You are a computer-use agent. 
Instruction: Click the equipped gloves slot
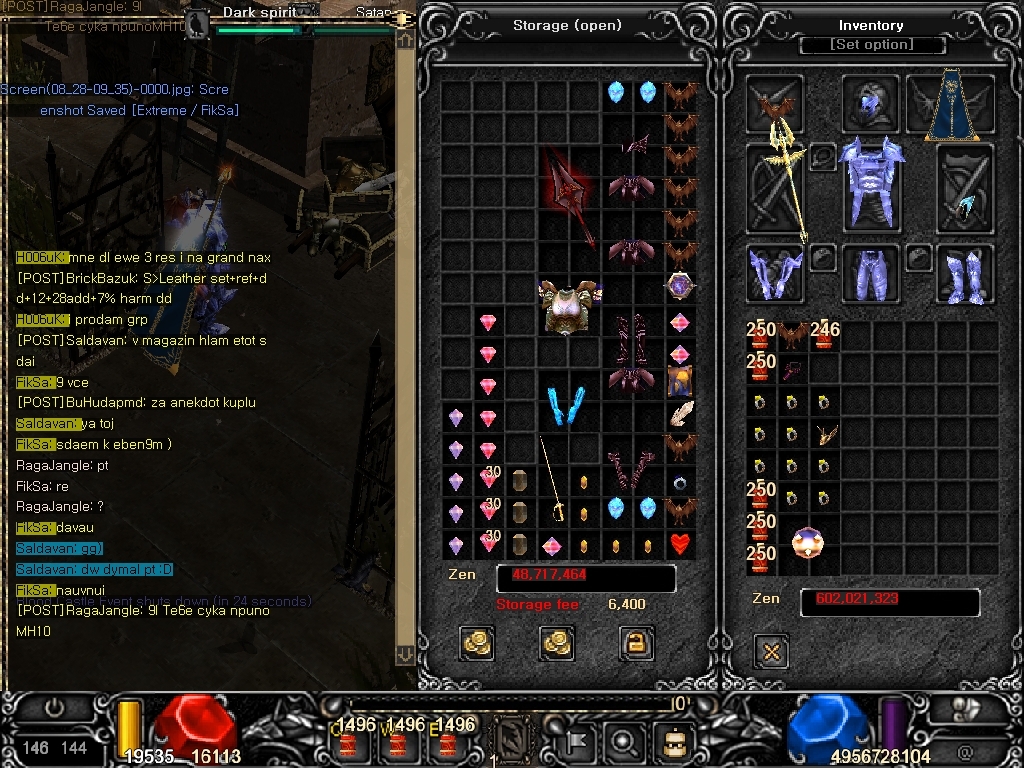tap(775, 273)
